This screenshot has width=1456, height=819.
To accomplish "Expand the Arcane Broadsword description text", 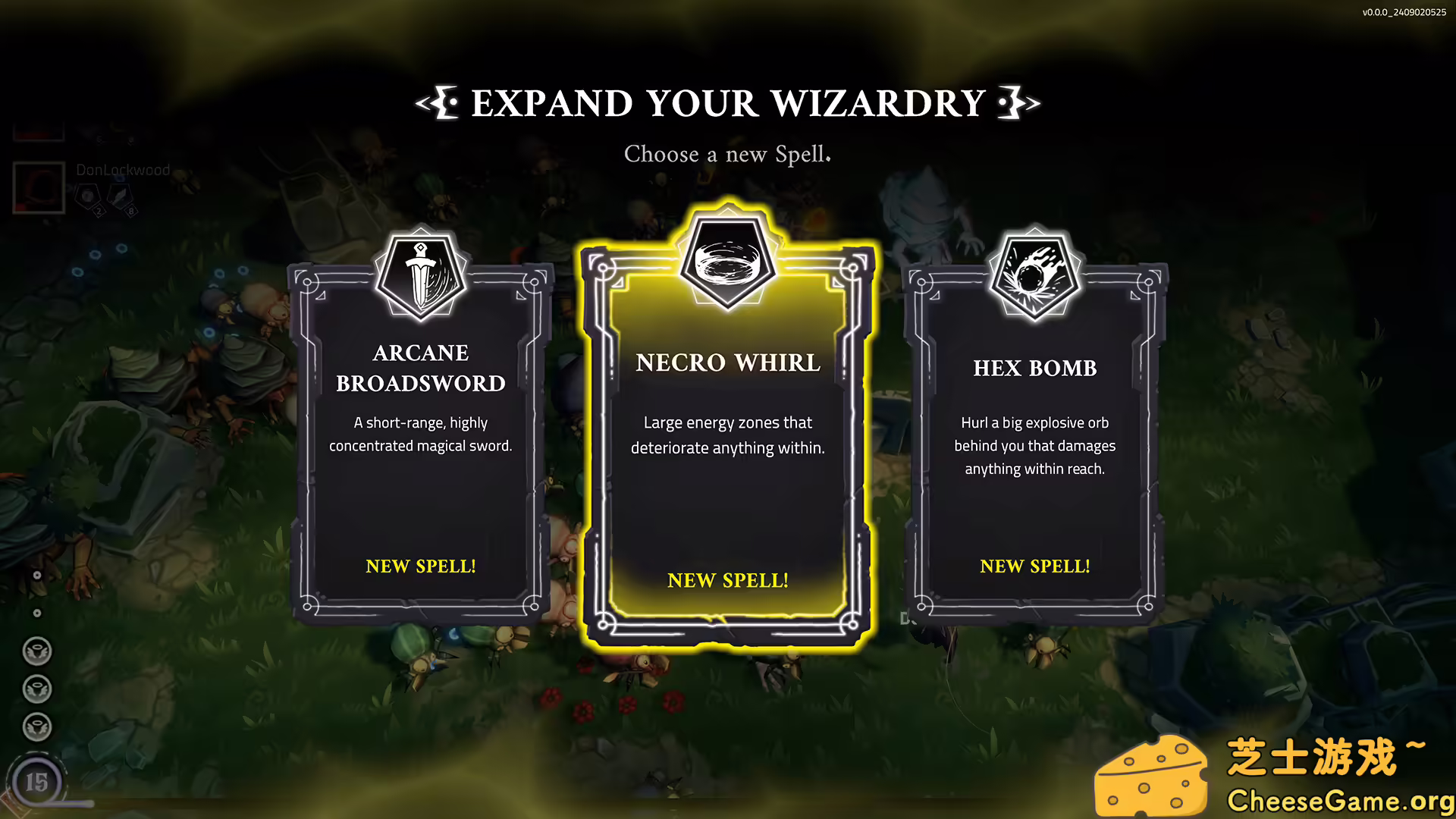I will pyautogui.click(x=421, y=434).
